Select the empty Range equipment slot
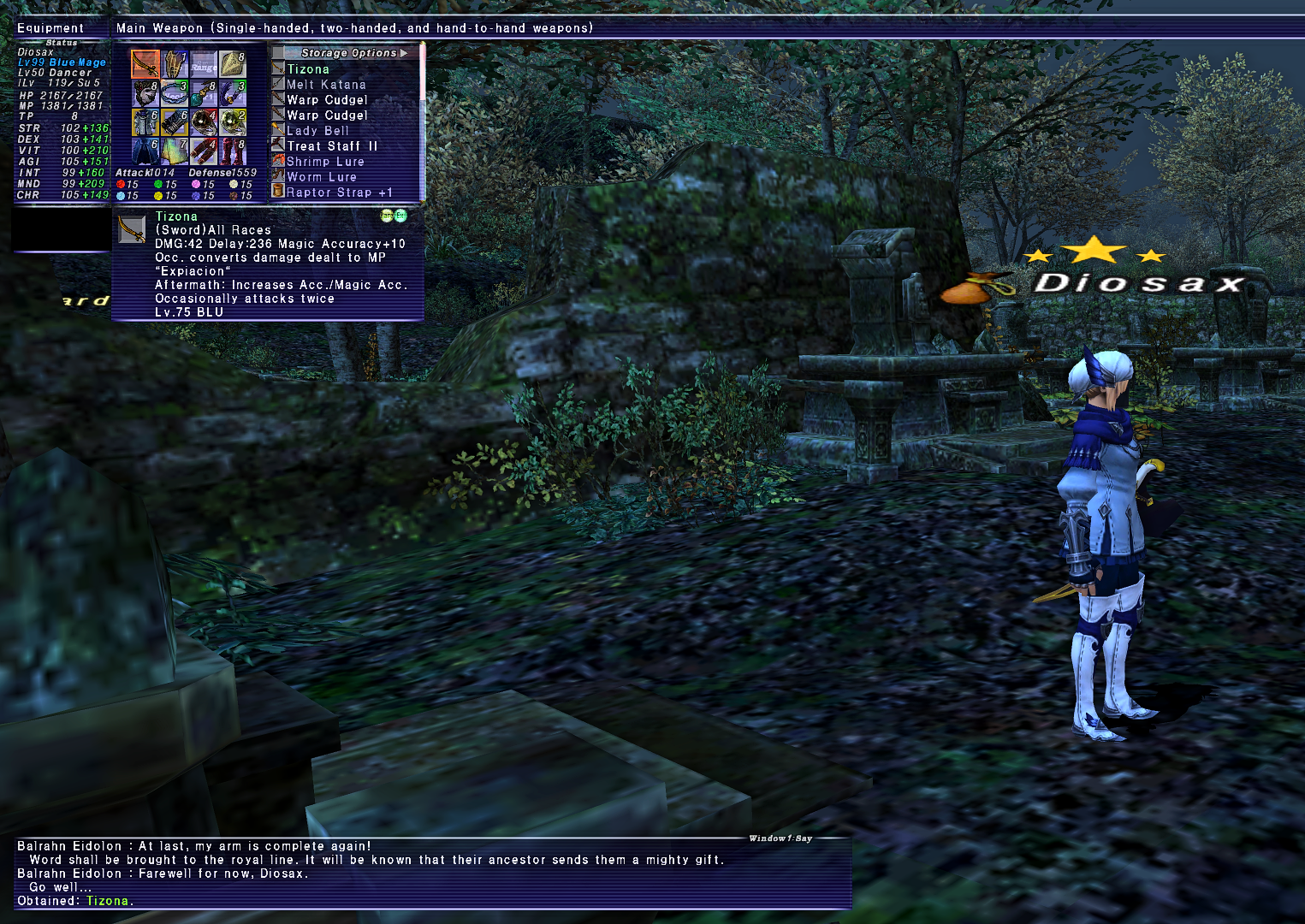The image size is (1305, 924). 204,63
